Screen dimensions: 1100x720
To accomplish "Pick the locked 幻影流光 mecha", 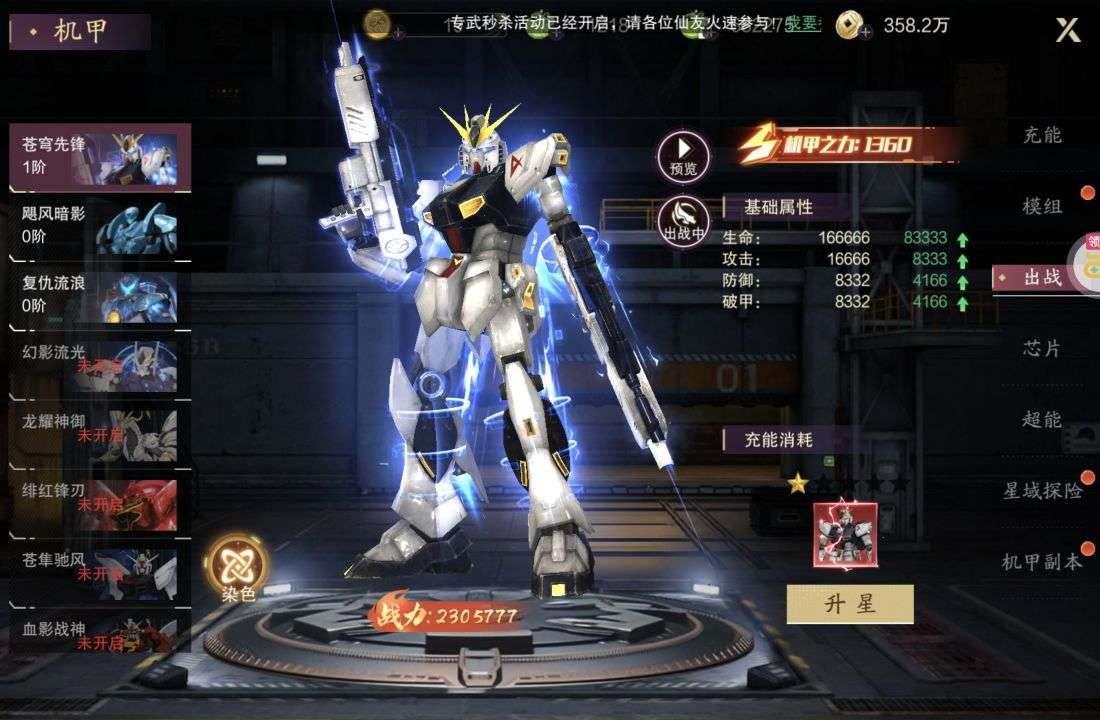I will point(100,365).
